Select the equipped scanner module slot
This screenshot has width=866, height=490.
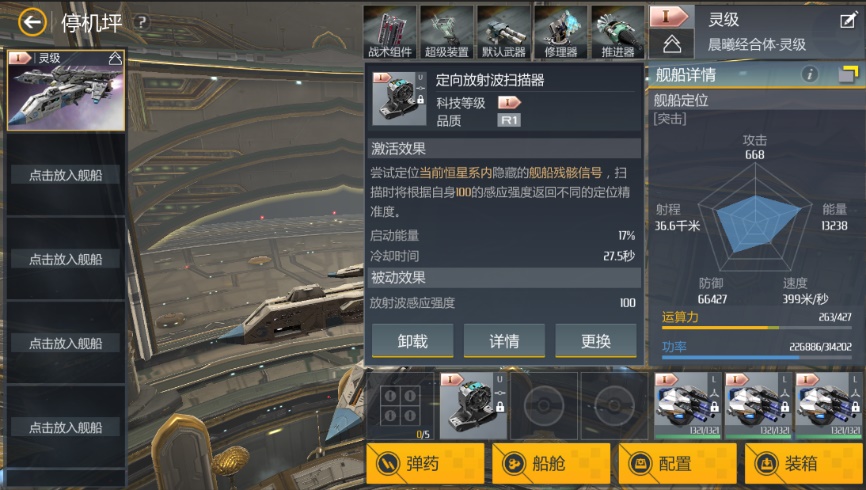tap(471, 405)
